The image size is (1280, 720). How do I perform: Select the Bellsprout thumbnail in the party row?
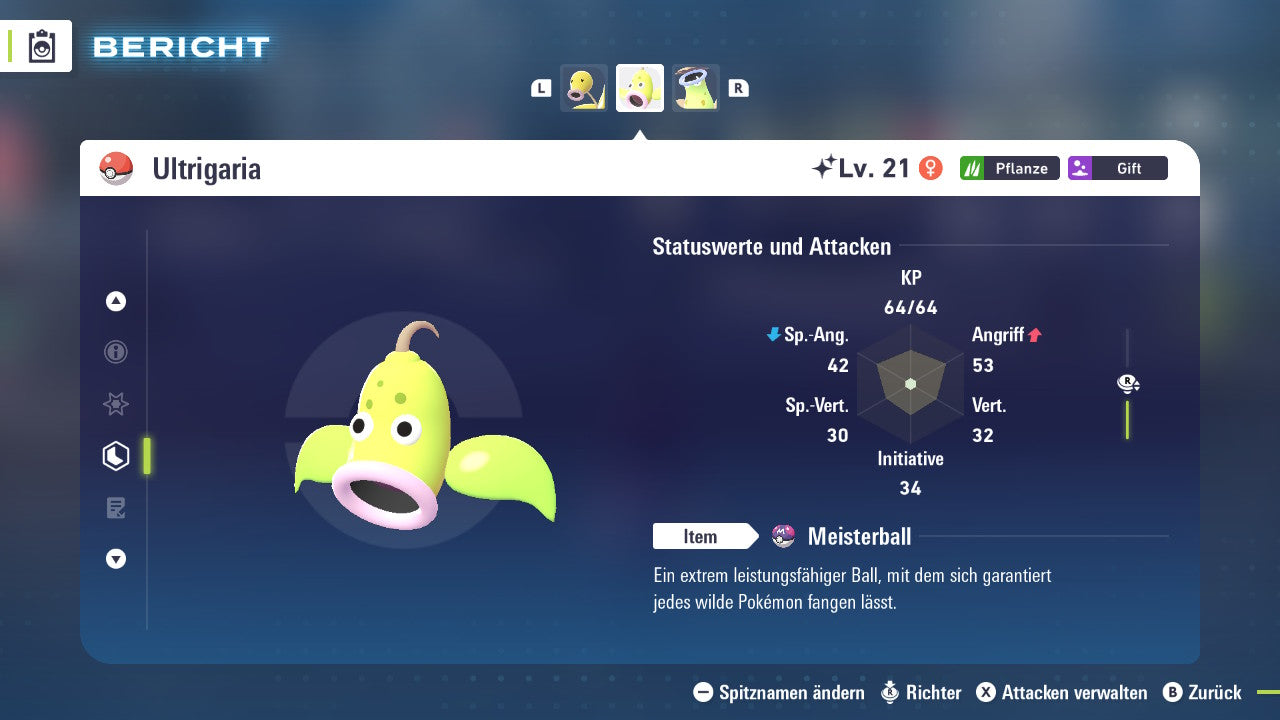pos(584,88)
